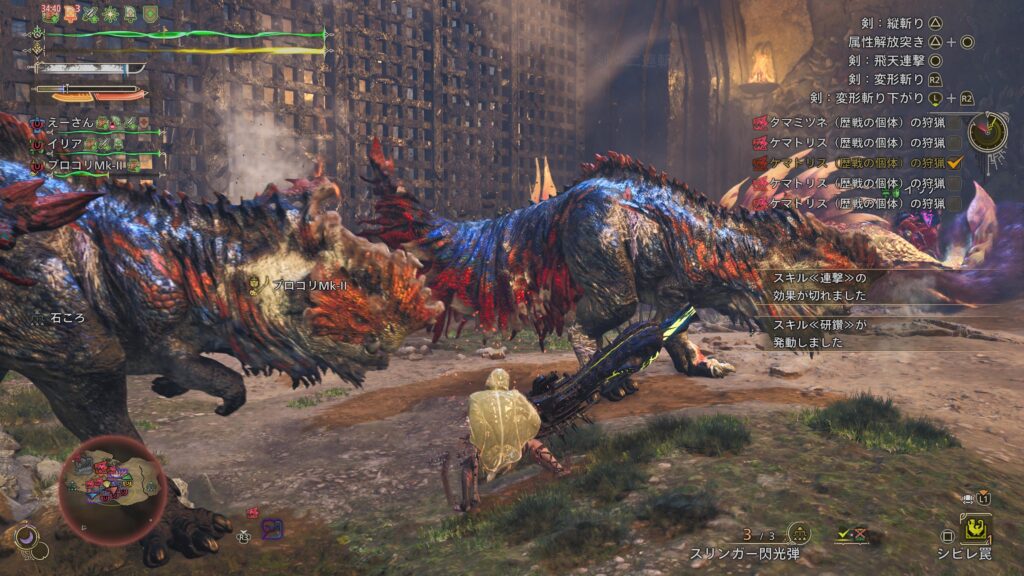The height and width of the screenshot is (576, 1024).
Task: Click the quest timer clock
Action: 987,132
